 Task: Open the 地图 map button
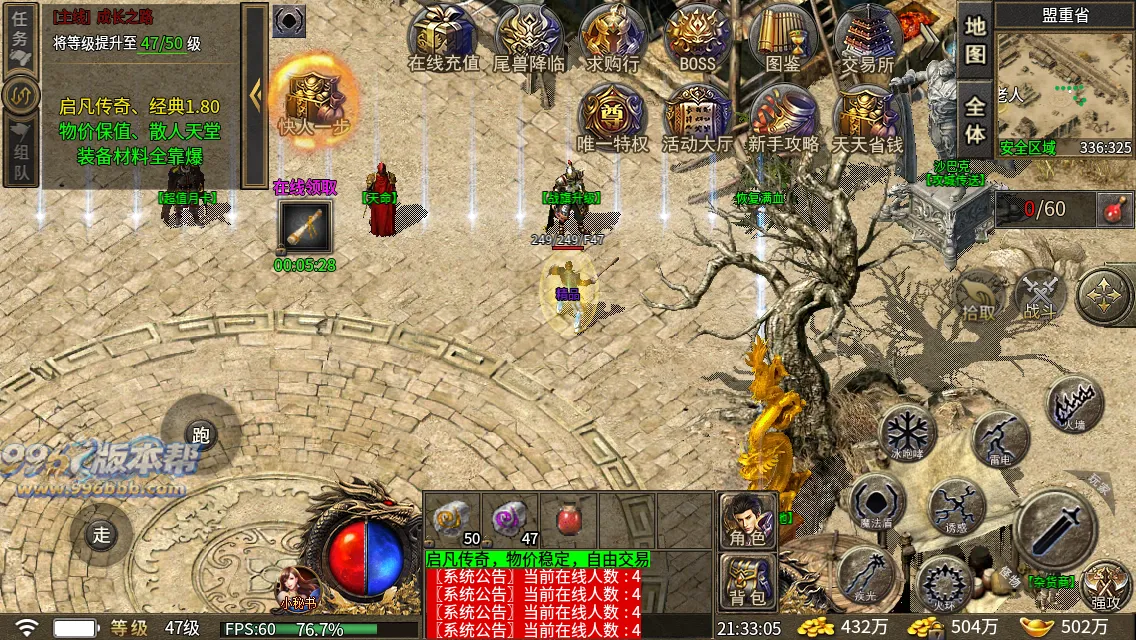click(x=975, y=40)
